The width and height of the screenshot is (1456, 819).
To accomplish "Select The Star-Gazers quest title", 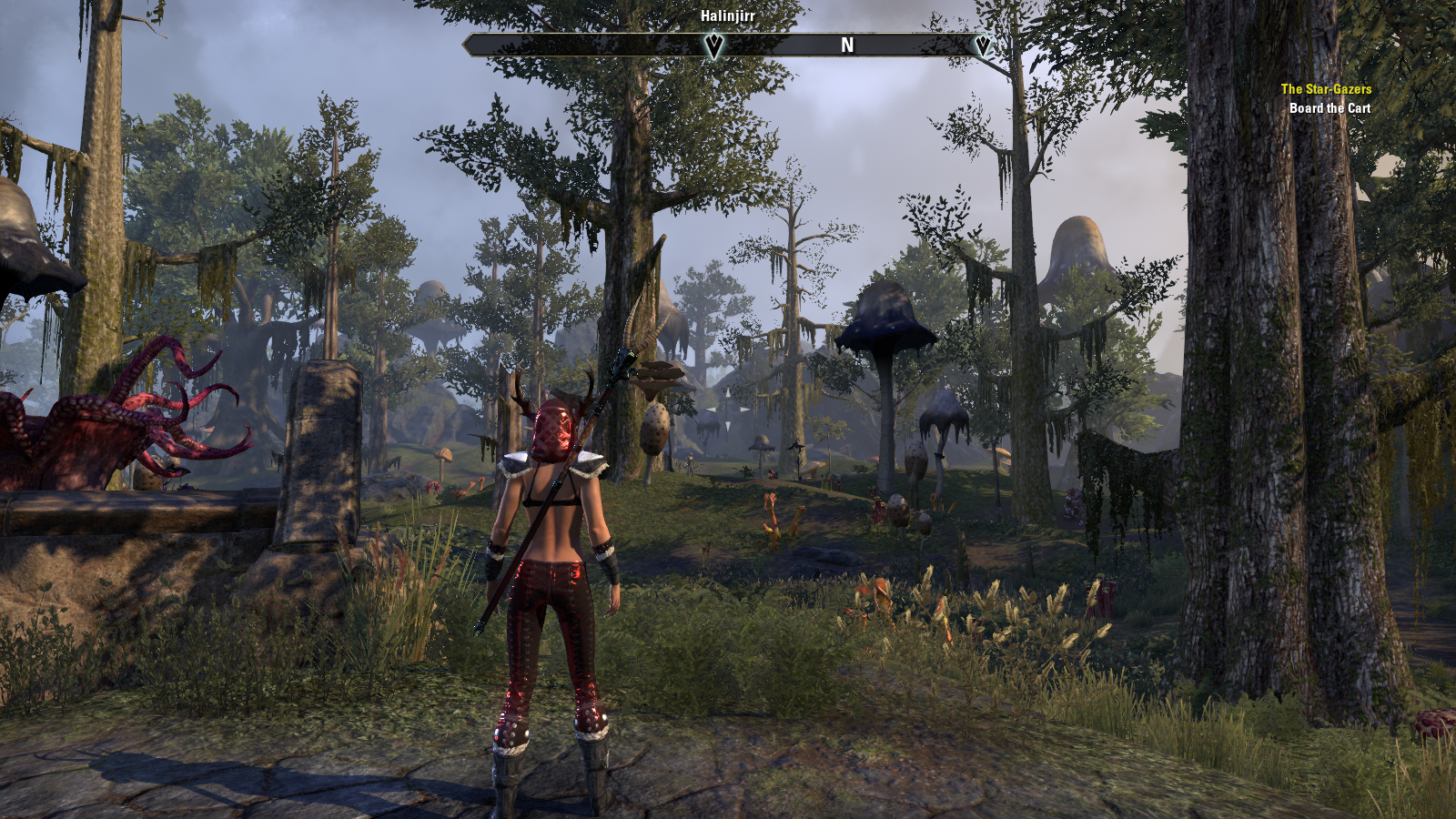I will (x=1326, y=89).
